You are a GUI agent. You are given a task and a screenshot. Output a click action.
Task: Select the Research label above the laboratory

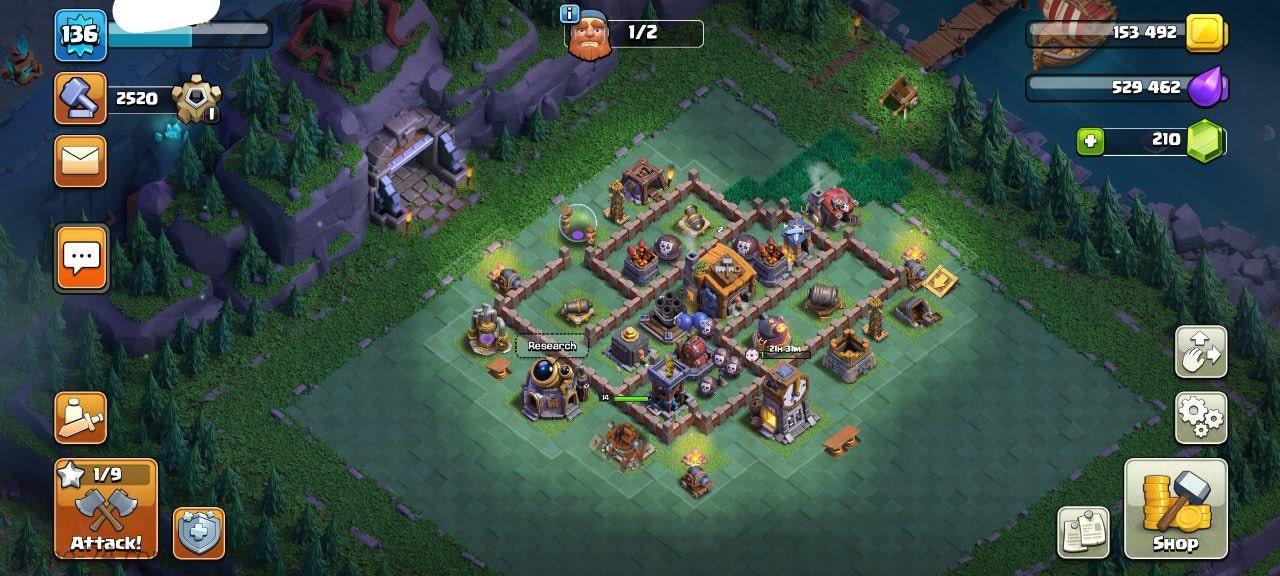click(552, 346)
